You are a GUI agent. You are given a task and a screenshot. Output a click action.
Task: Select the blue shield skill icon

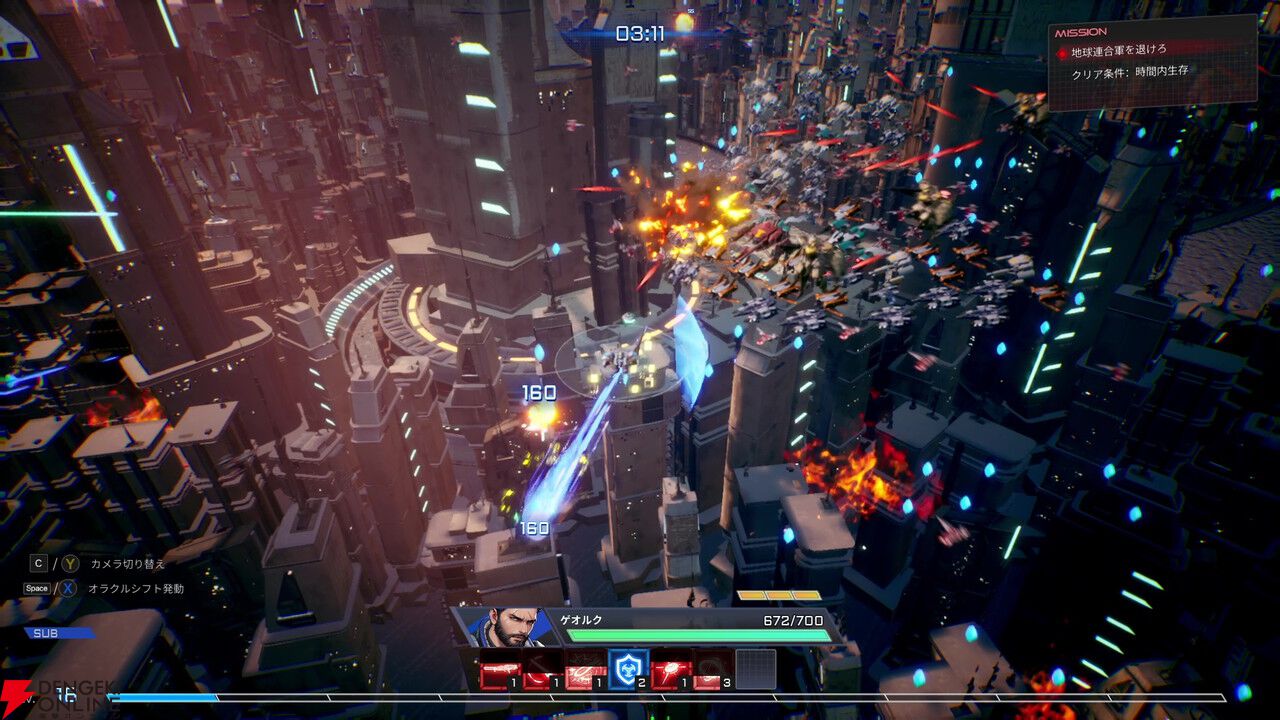click(x=628, y=669)
